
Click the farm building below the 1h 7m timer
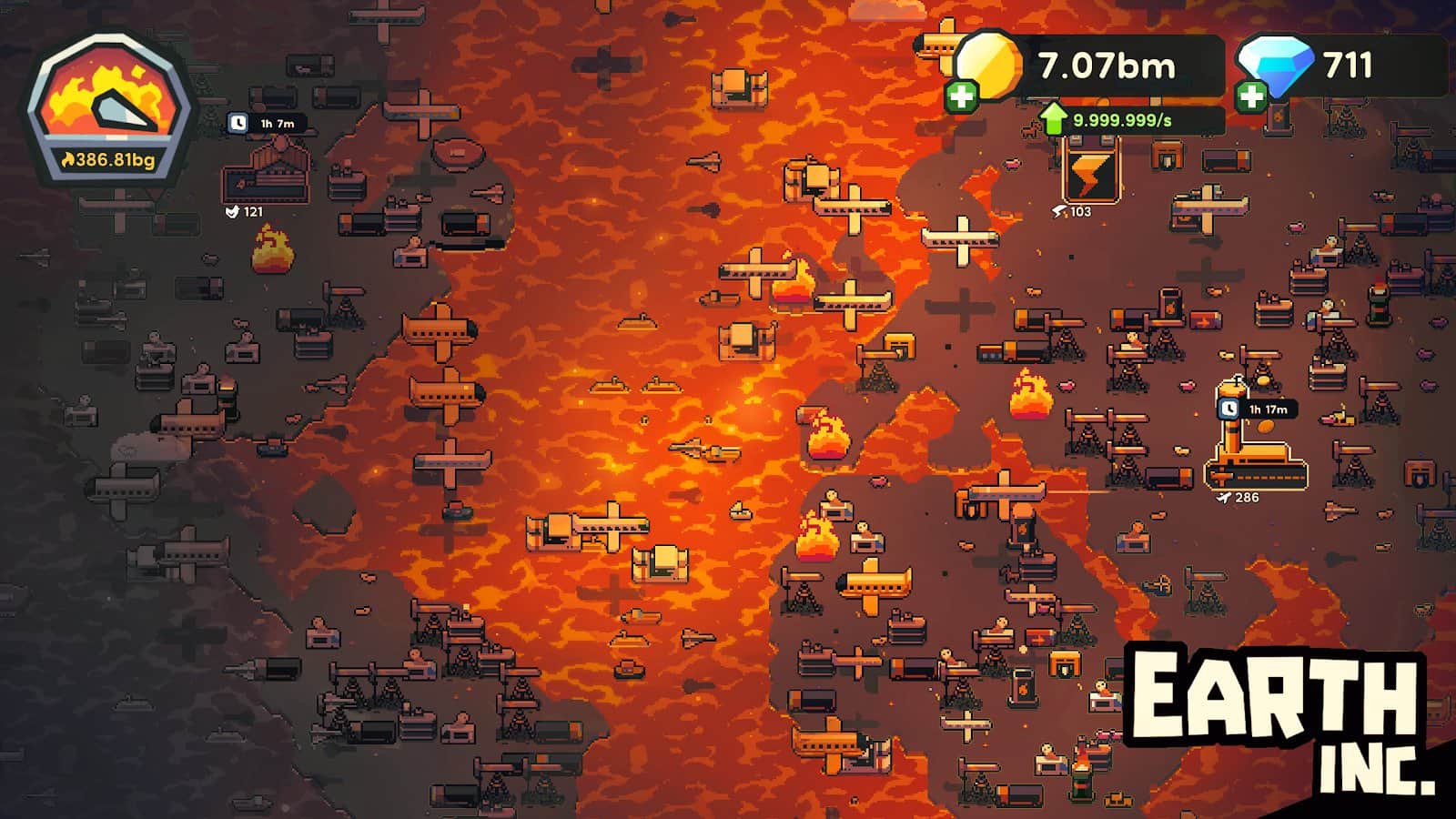click(x=264, y=182)
